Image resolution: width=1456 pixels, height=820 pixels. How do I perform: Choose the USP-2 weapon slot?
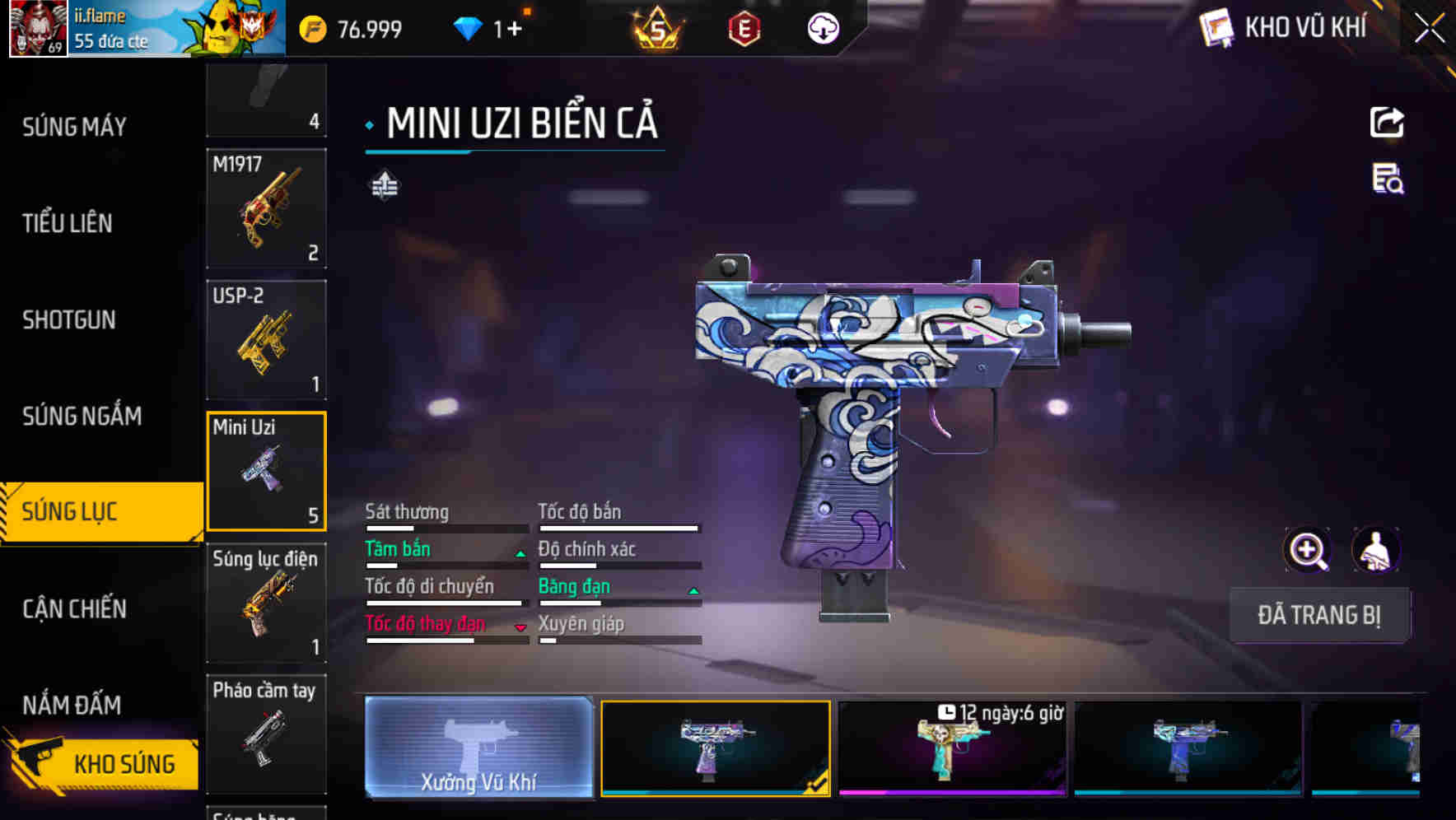(266, 340)
